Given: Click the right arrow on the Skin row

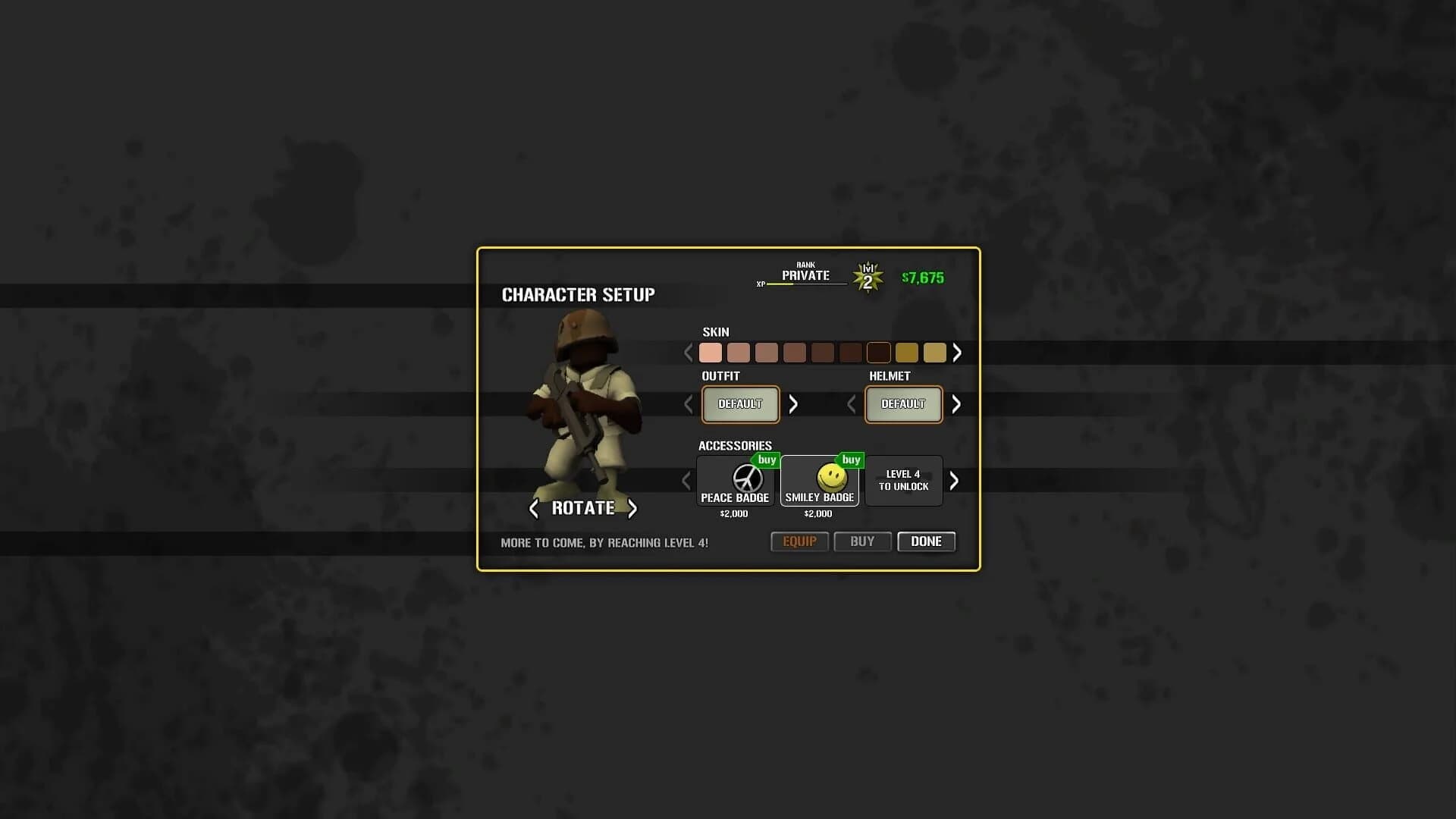Looking at the screenshot, I should point(957,353).
